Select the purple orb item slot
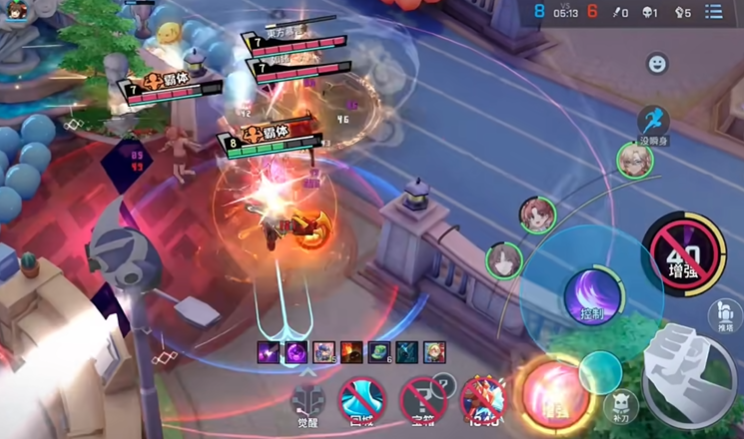Viewport: 744px width, 439px height. tap(296, 352)
